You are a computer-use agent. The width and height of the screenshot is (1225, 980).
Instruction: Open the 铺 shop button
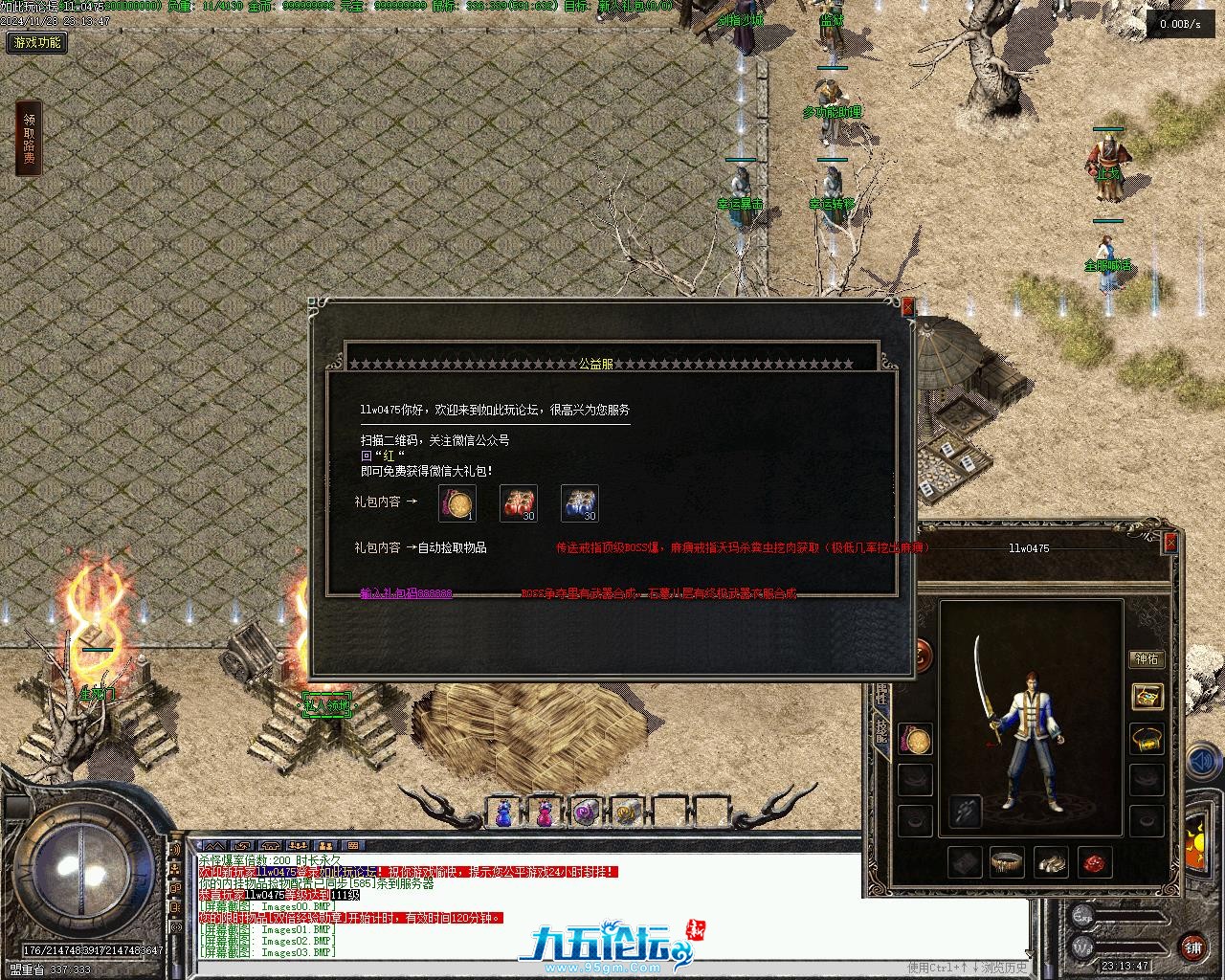tap(1192, 947)
